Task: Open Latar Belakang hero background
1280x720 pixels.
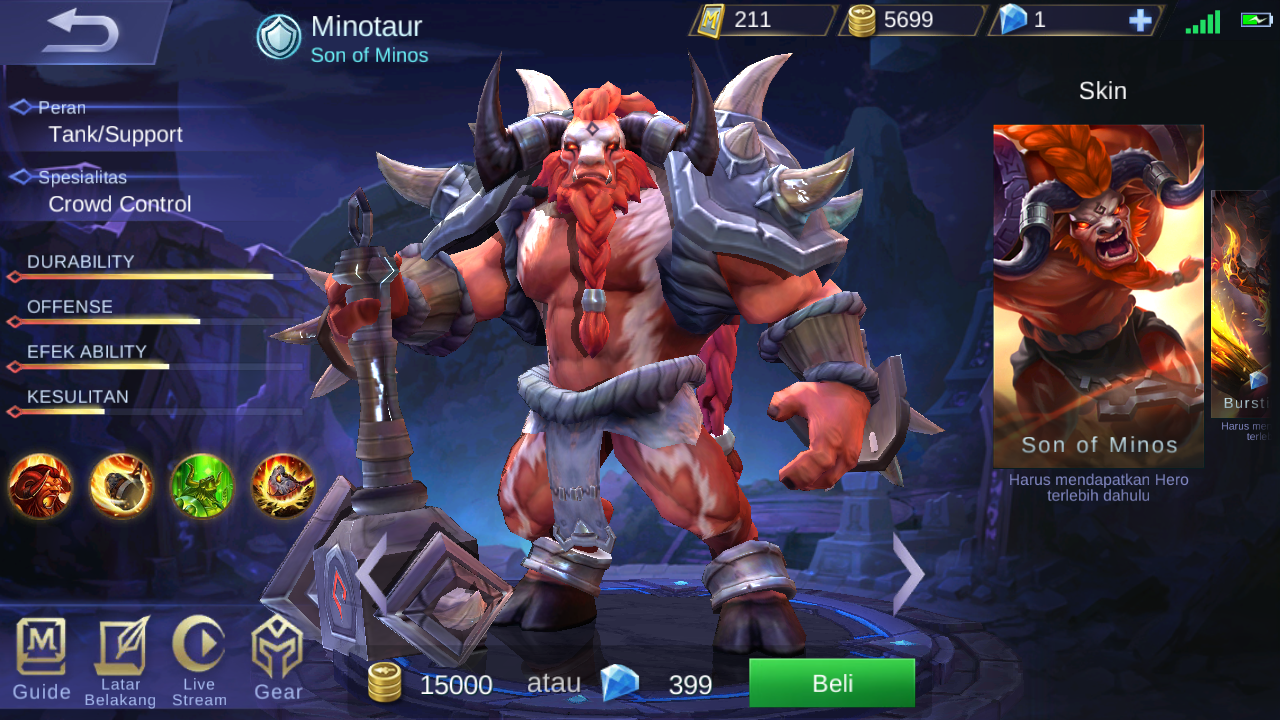Action: click(119, 660)
